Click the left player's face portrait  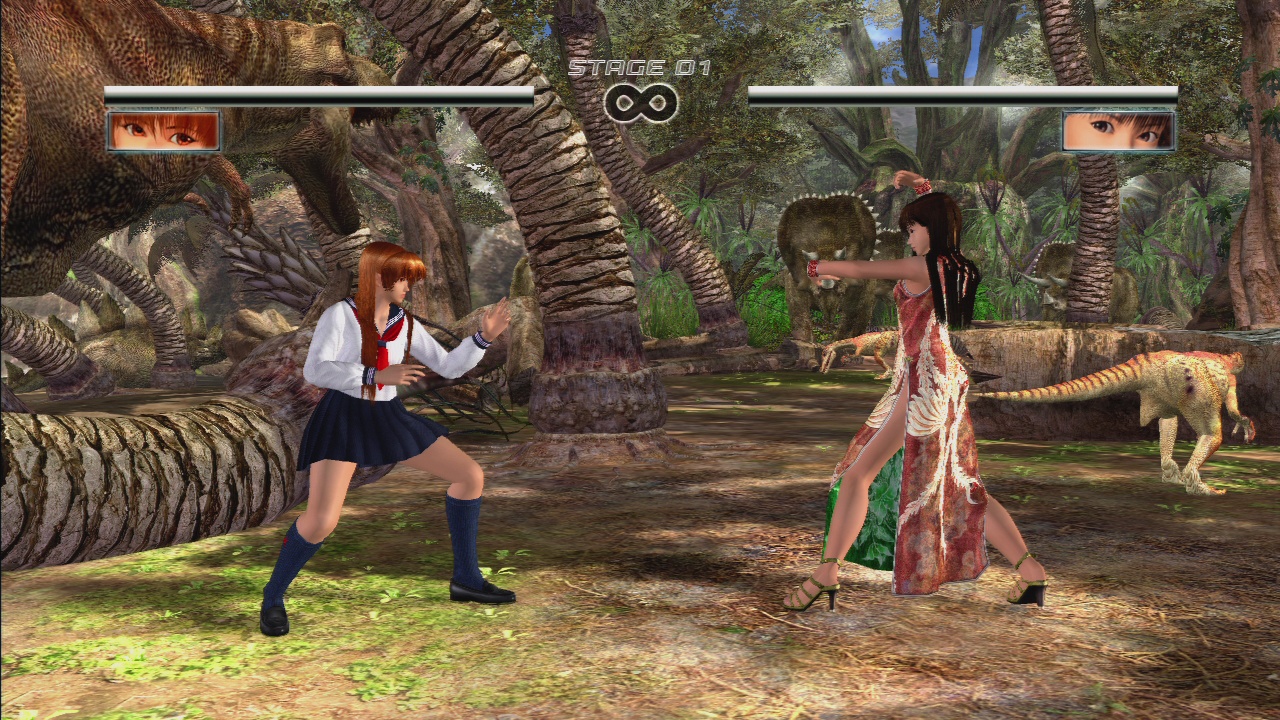pyautogui.click(x=163, y=131)
